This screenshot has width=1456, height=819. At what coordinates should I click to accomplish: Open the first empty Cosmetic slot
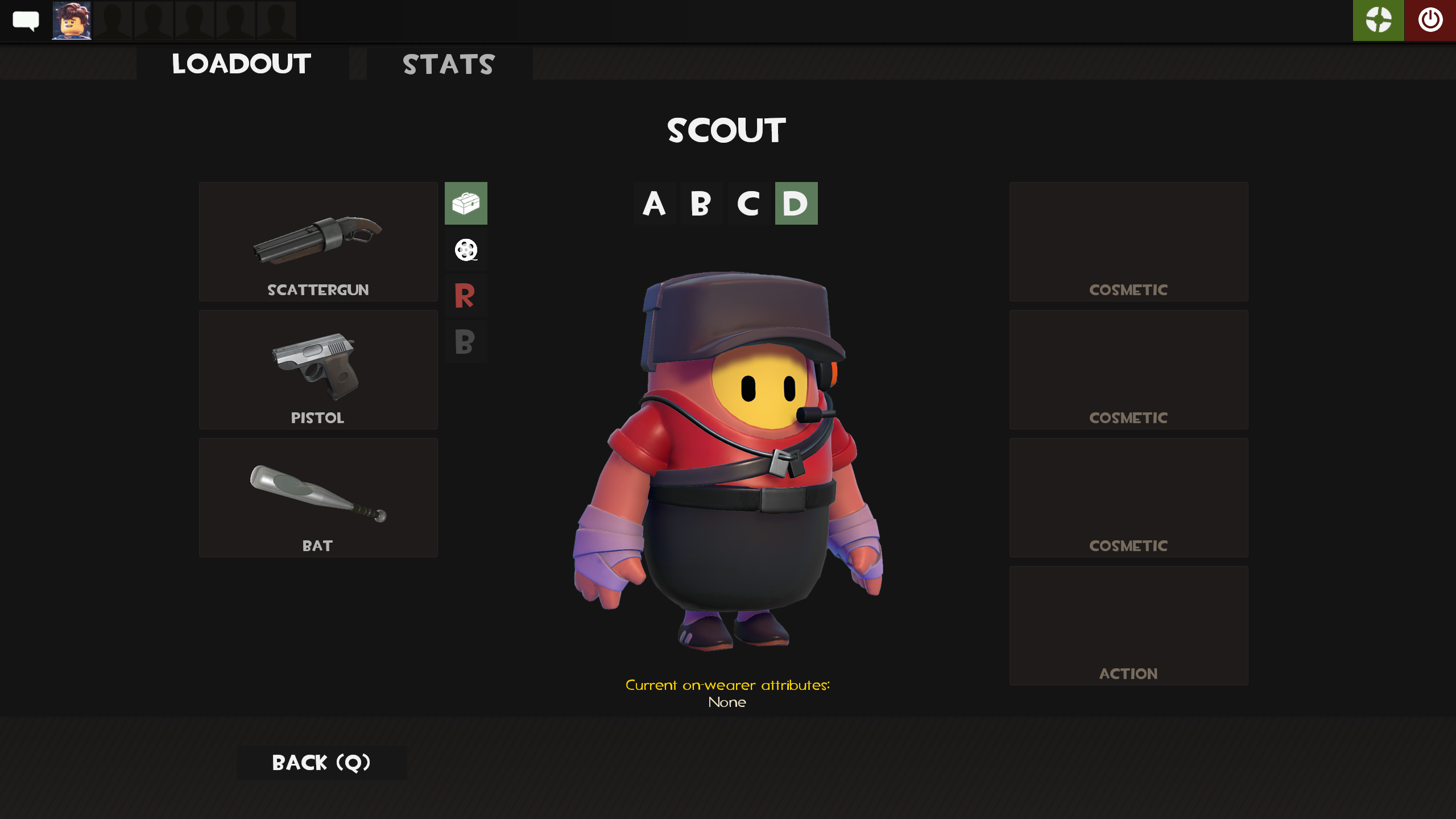[x=1128, y=241]
